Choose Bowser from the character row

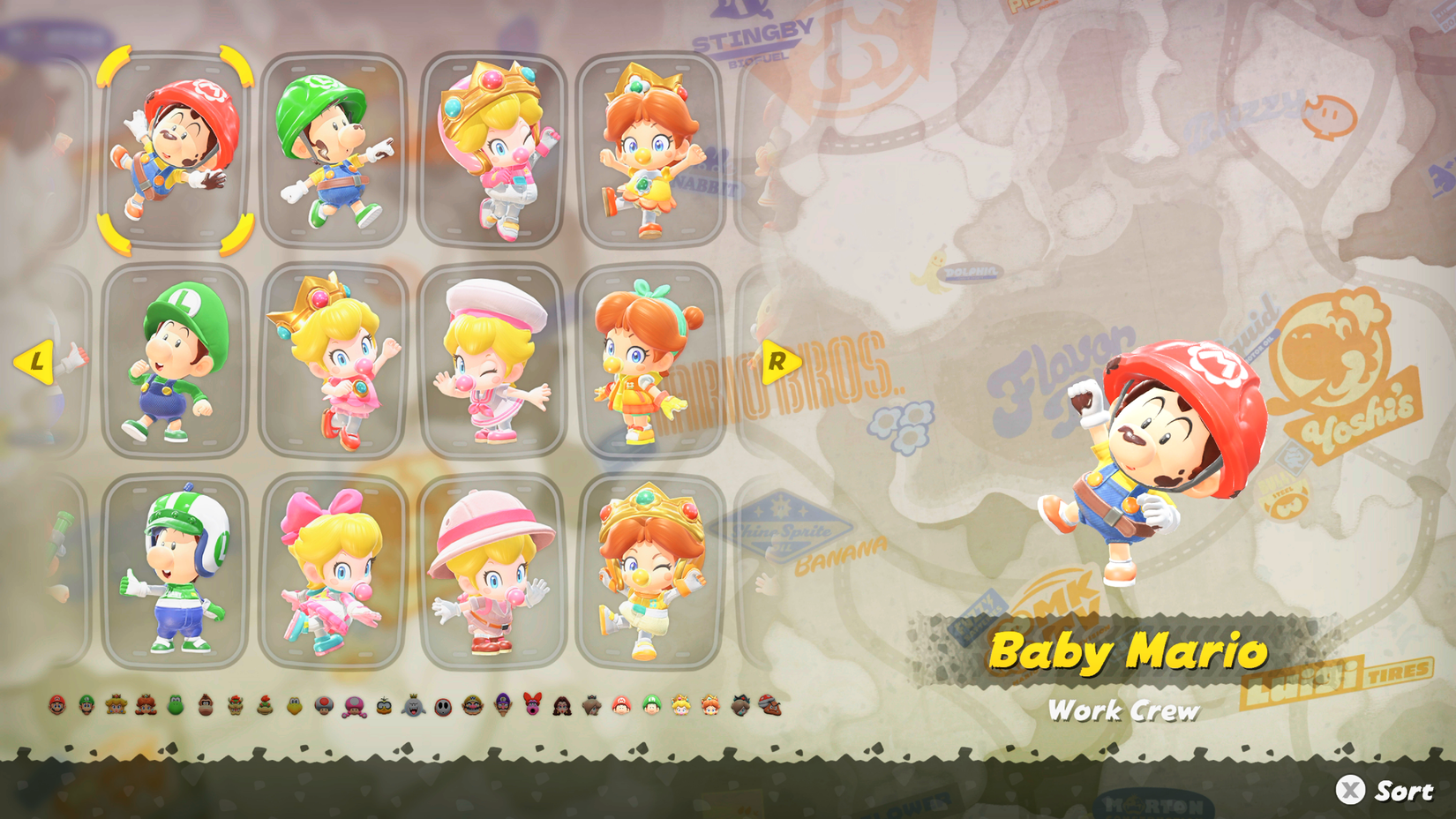(236, 706)
